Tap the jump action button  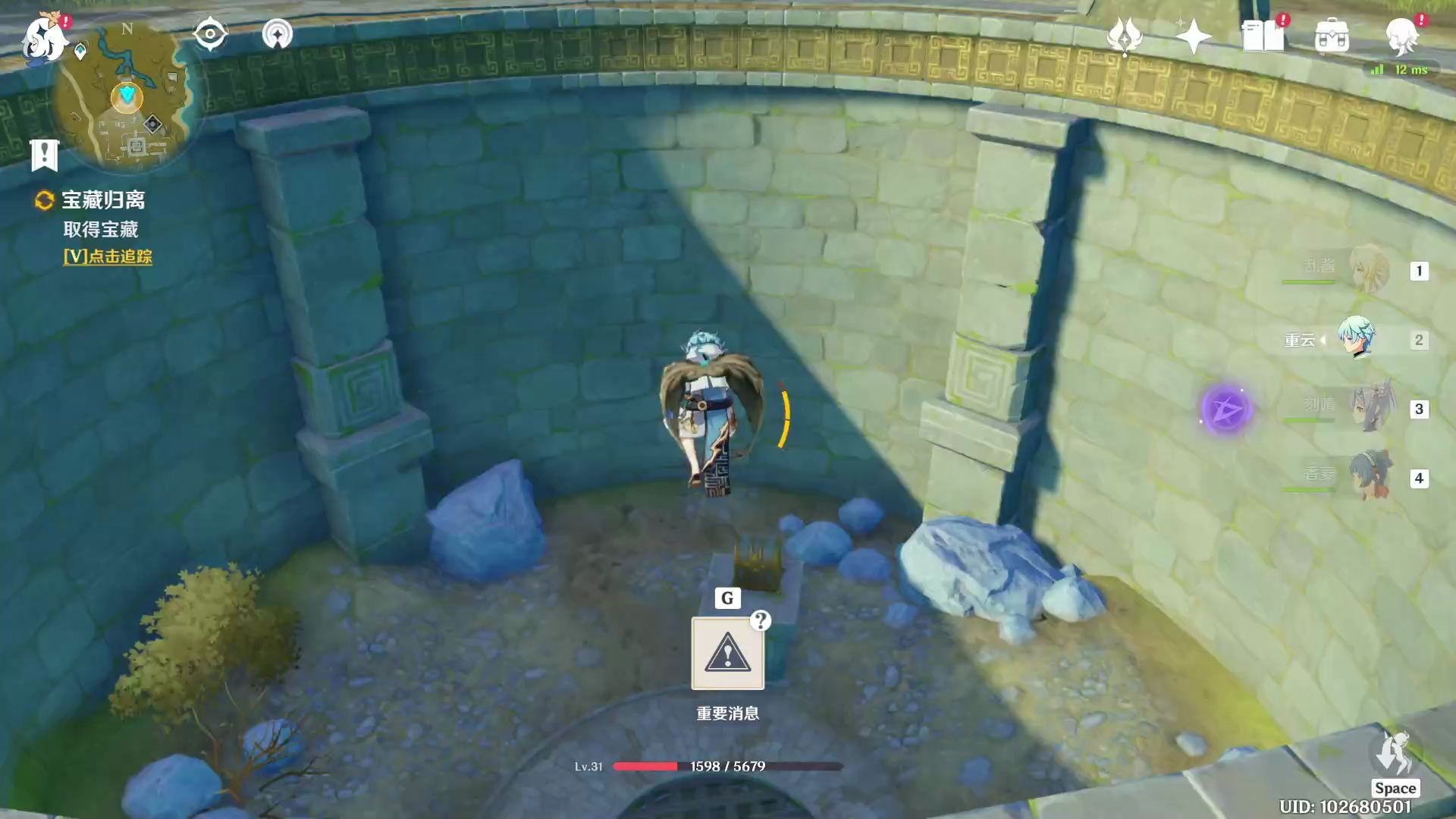[1395, 753]
